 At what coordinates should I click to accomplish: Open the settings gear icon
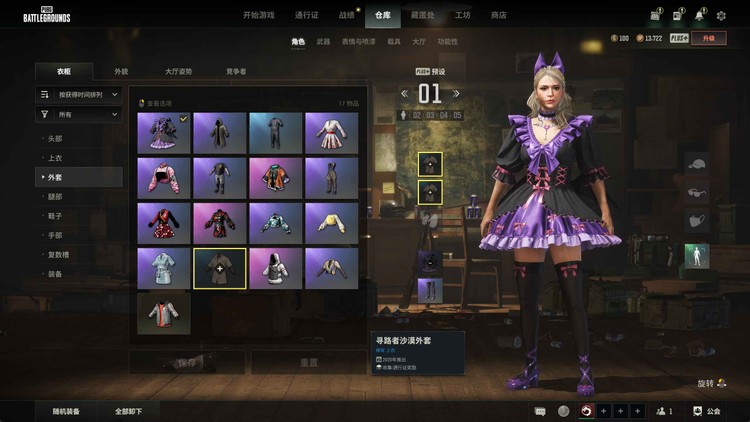[722, 15]
